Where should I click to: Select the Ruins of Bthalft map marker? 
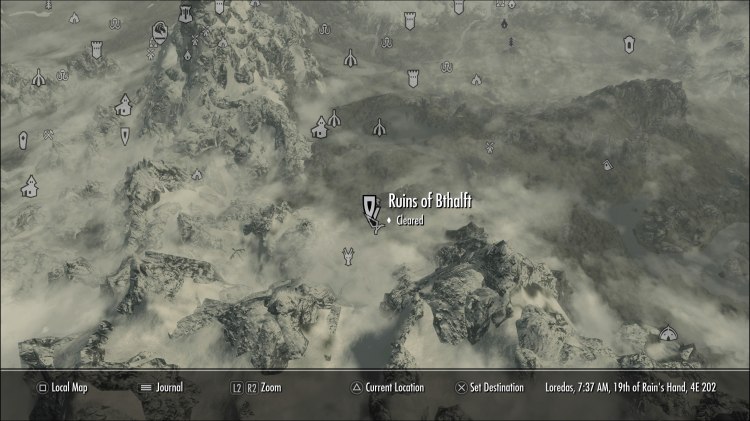(x=371, y=208)
